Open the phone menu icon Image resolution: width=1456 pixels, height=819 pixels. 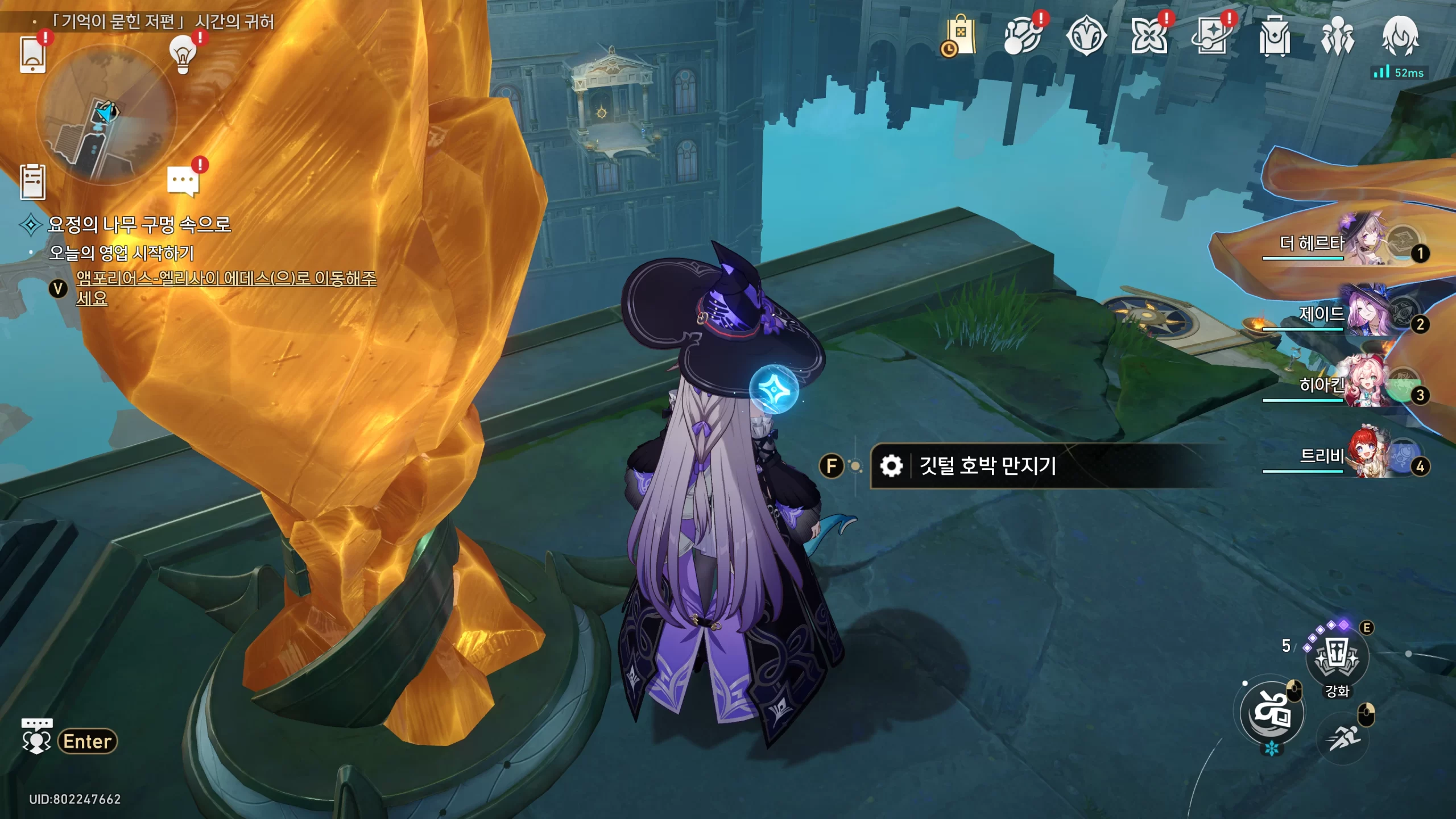(x=32, y=55)
